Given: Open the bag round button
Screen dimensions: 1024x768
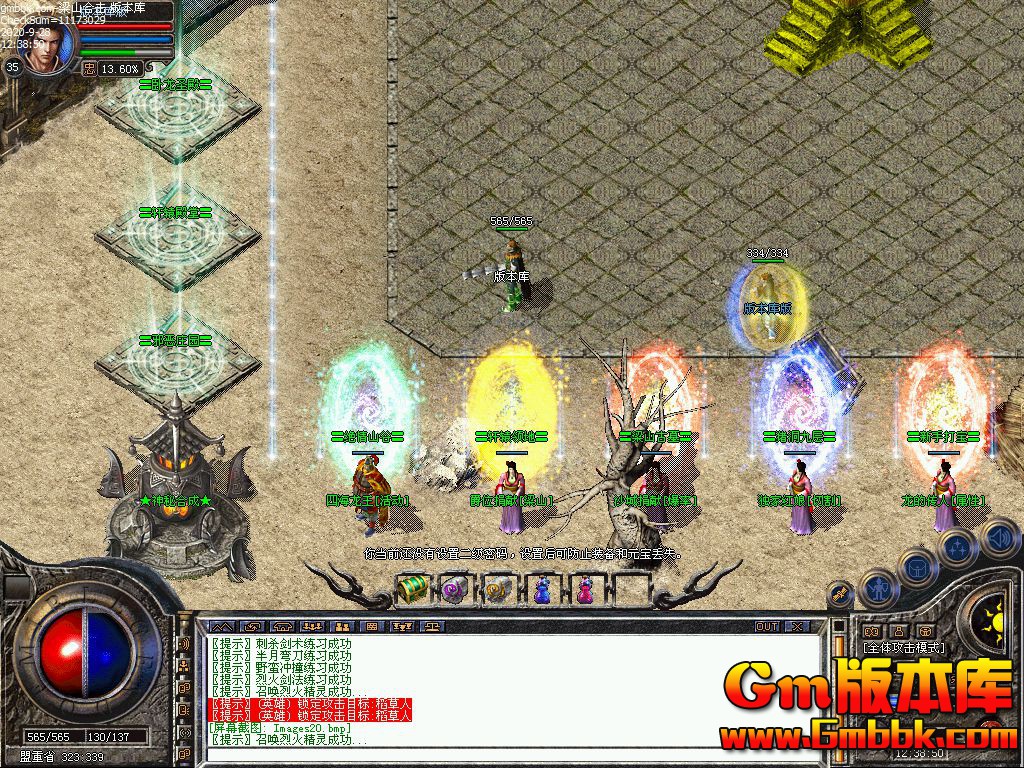Looking at the screenshot, I should pos(918,569).
